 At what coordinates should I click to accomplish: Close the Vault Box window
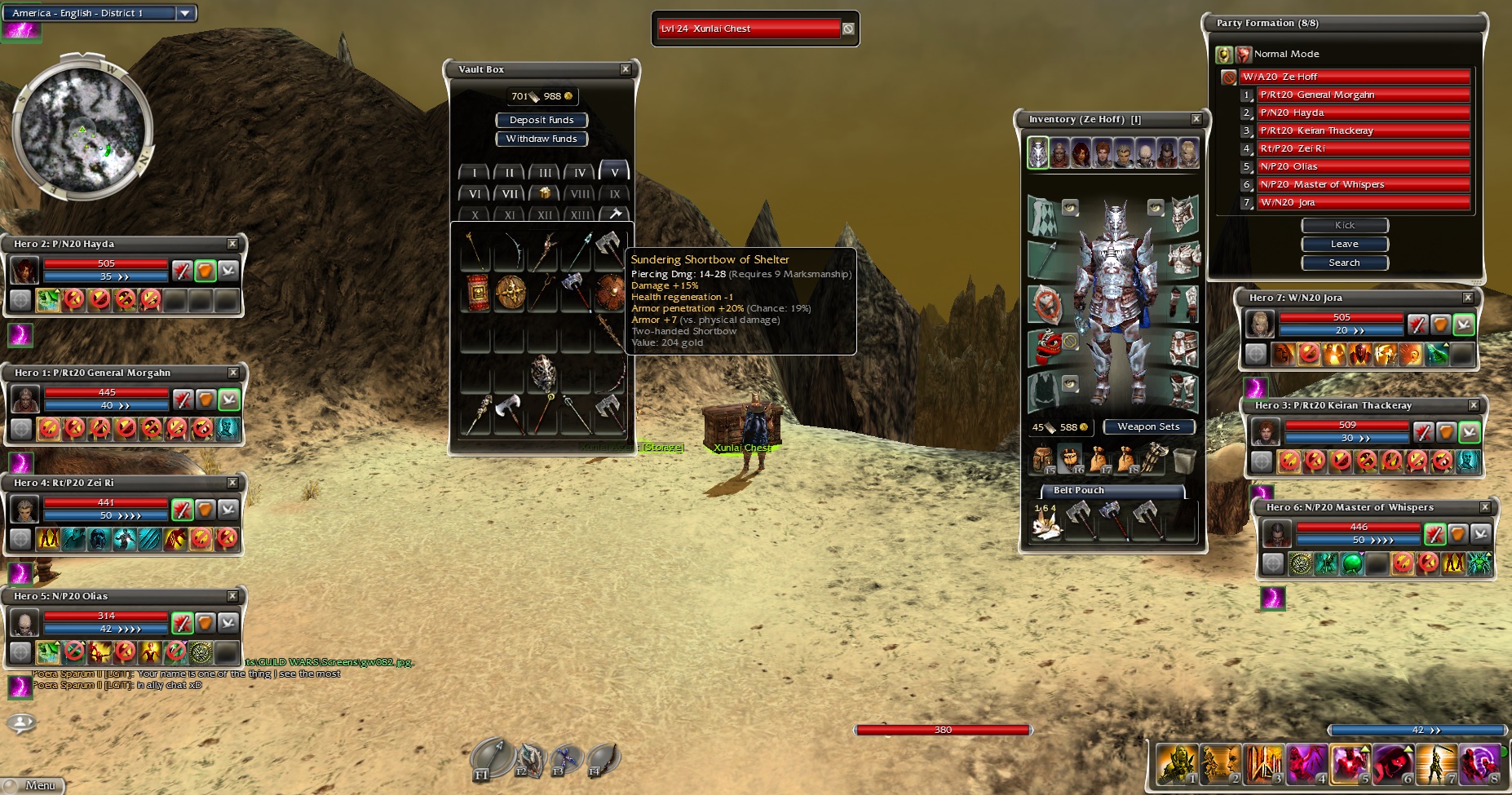[626, 69]
